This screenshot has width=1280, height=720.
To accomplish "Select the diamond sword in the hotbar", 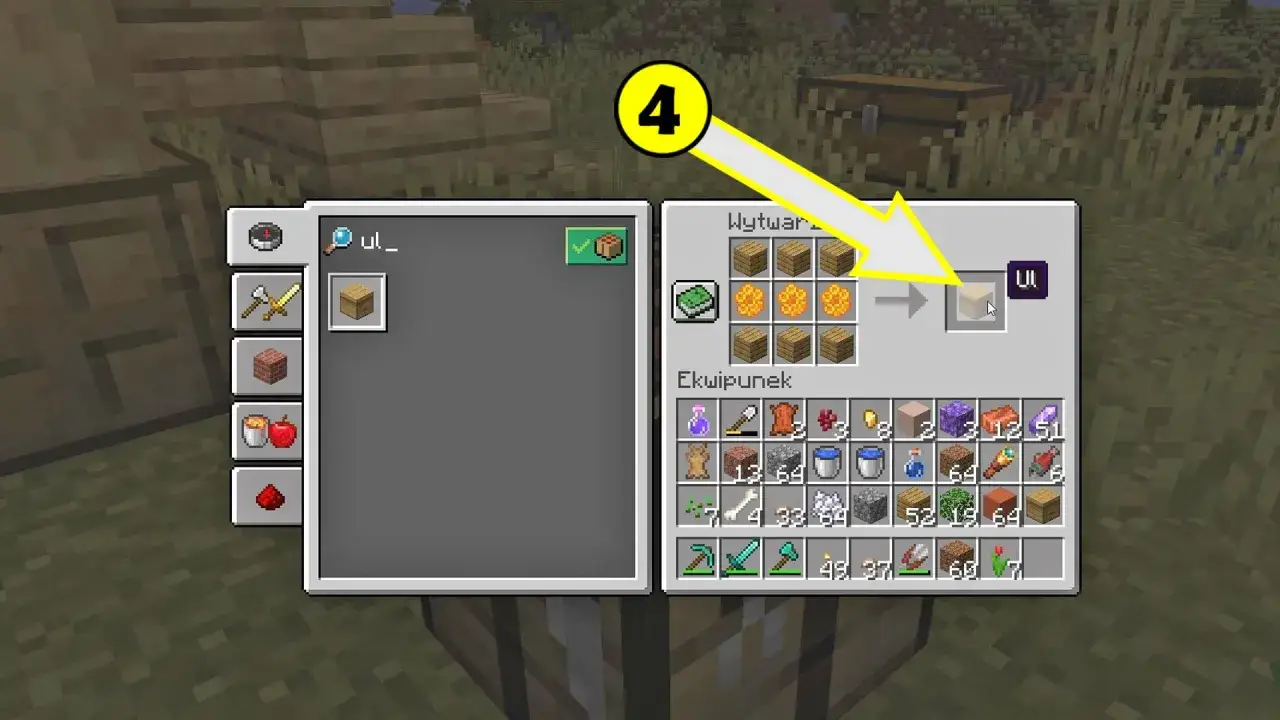I will coord(740,558).
